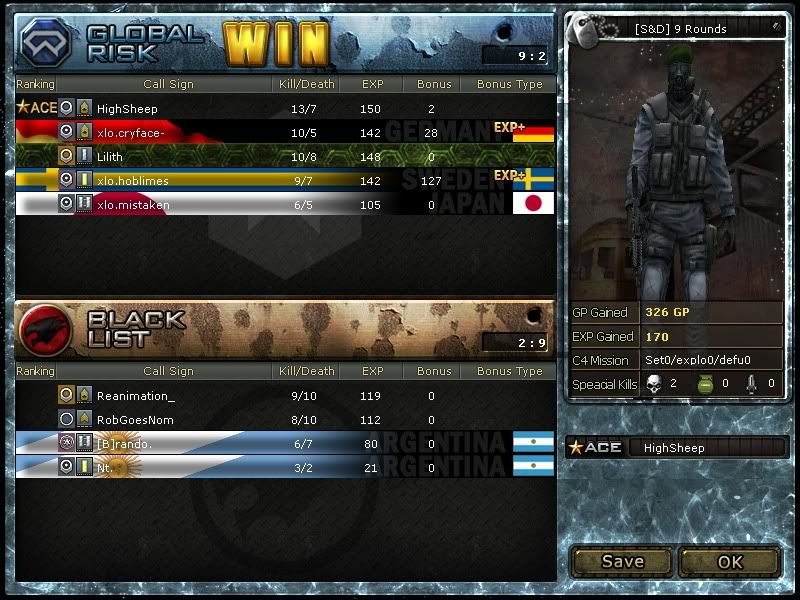This screenshot has height=600, width=800.
Task: Select Reanimation_ on the Black List team
Action: point(135,396)
